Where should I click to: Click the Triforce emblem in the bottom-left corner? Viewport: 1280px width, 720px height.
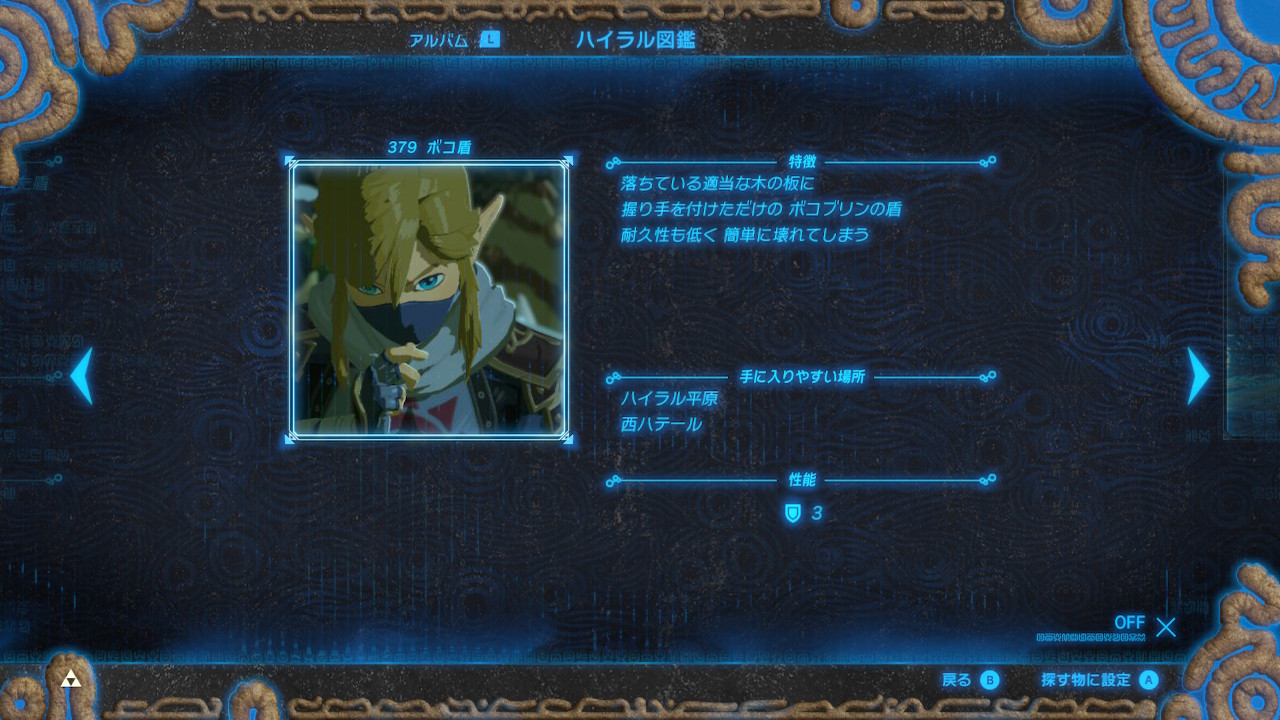tap(70, 678)
